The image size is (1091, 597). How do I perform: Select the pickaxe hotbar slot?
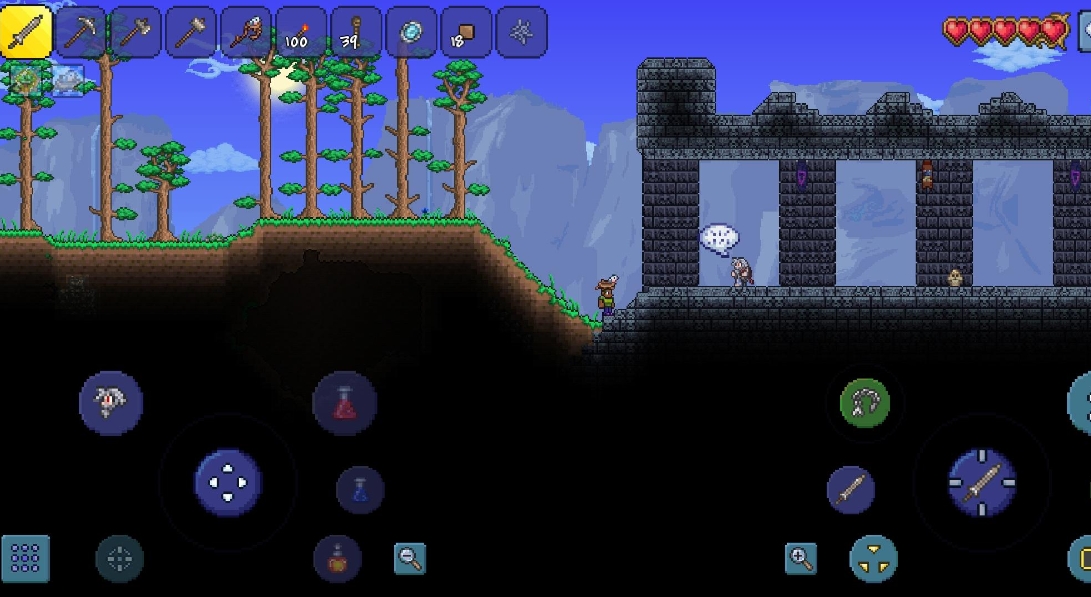[80, 32]
